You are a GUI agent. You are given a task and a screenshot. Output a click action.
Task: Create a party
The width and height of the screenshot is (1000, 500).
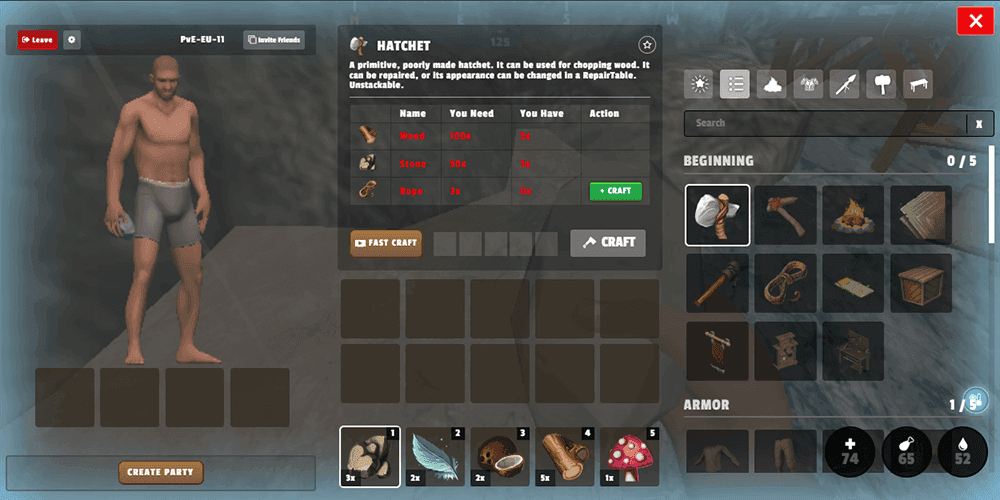coord(160,472)
